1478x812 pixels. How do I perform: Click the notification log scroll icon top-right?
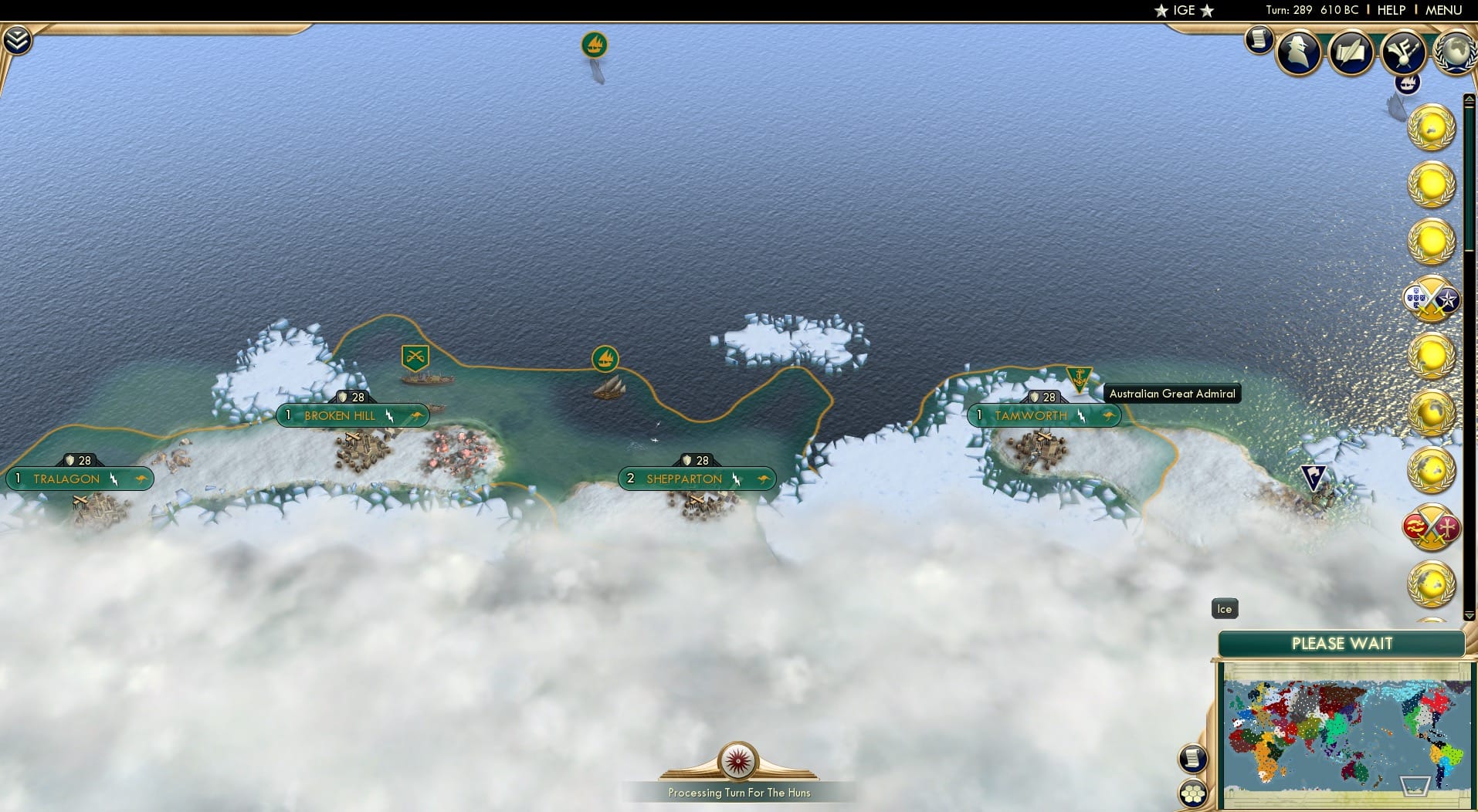coord(1259,40)
